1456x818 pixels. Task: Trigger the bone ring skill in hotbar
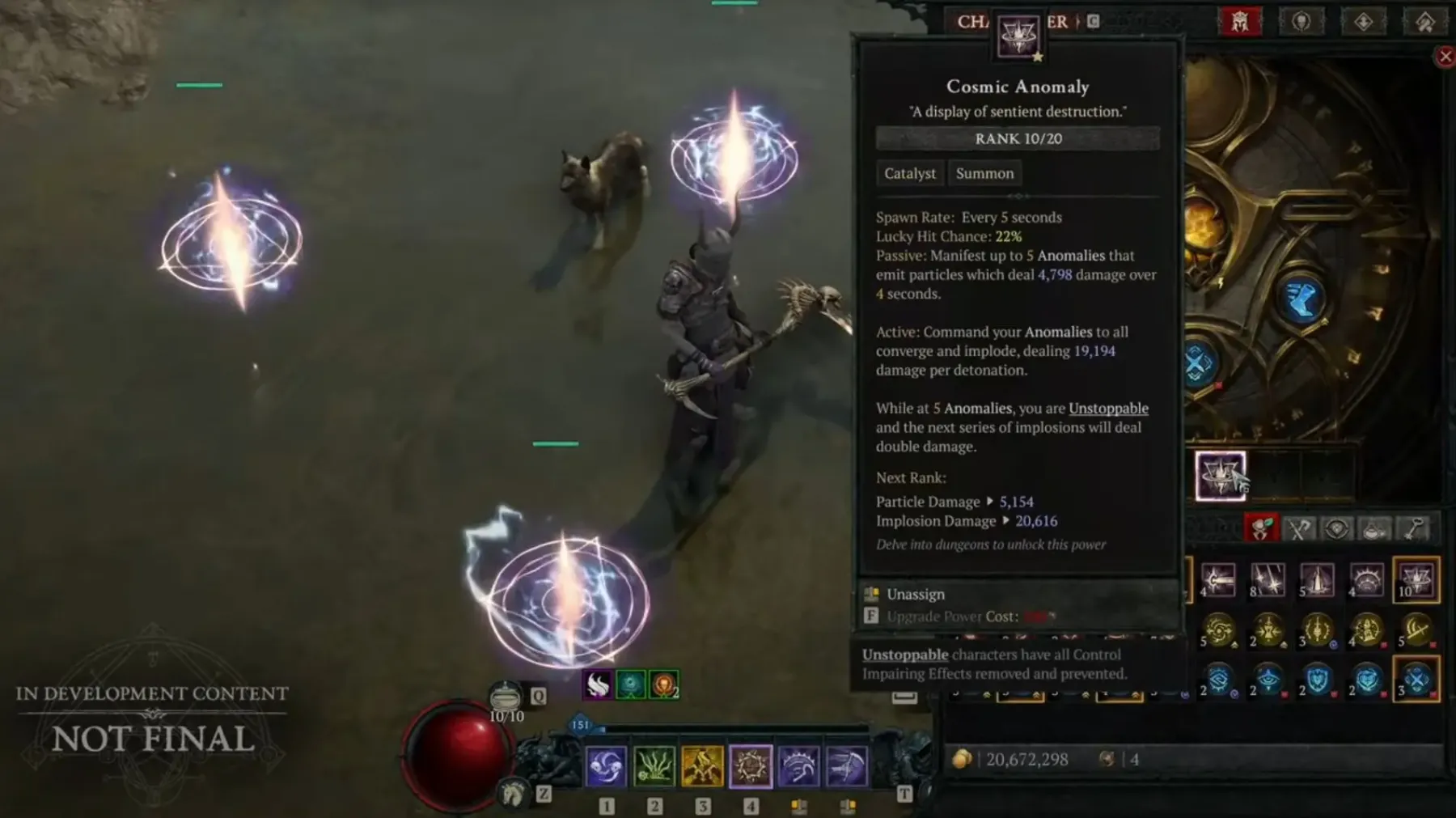point(751,765)
